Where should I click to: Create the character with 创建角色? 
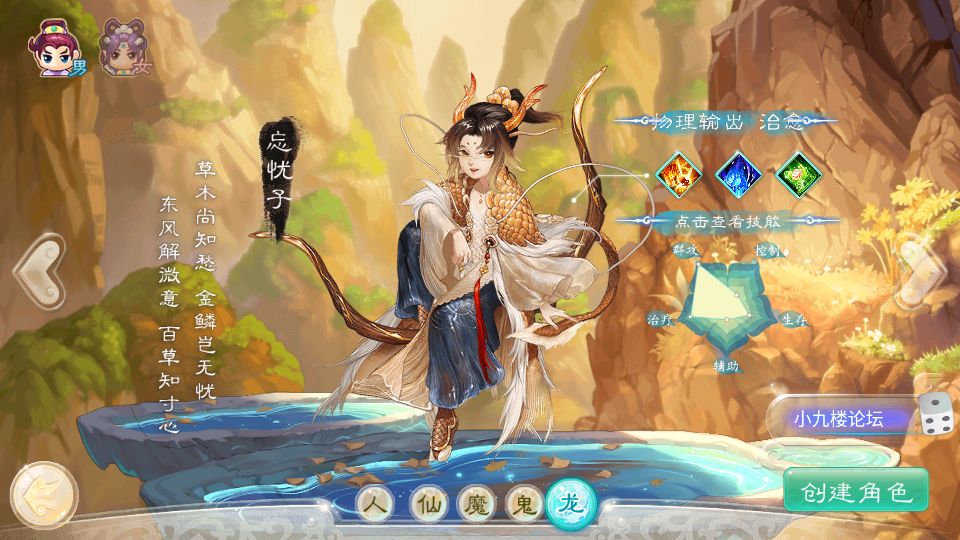[x=856, y=491]
